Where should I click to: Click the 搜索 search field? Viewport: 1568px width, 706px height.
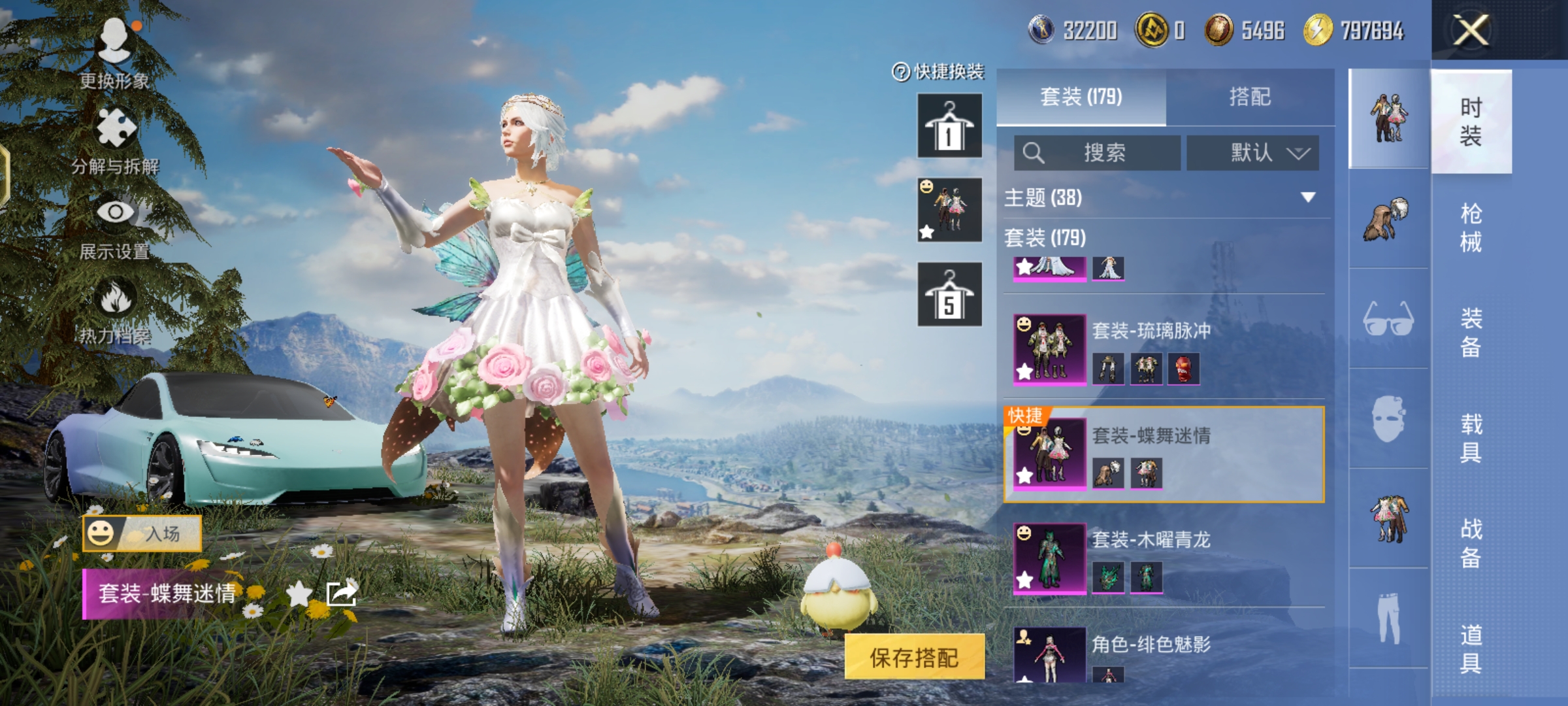1098,153
